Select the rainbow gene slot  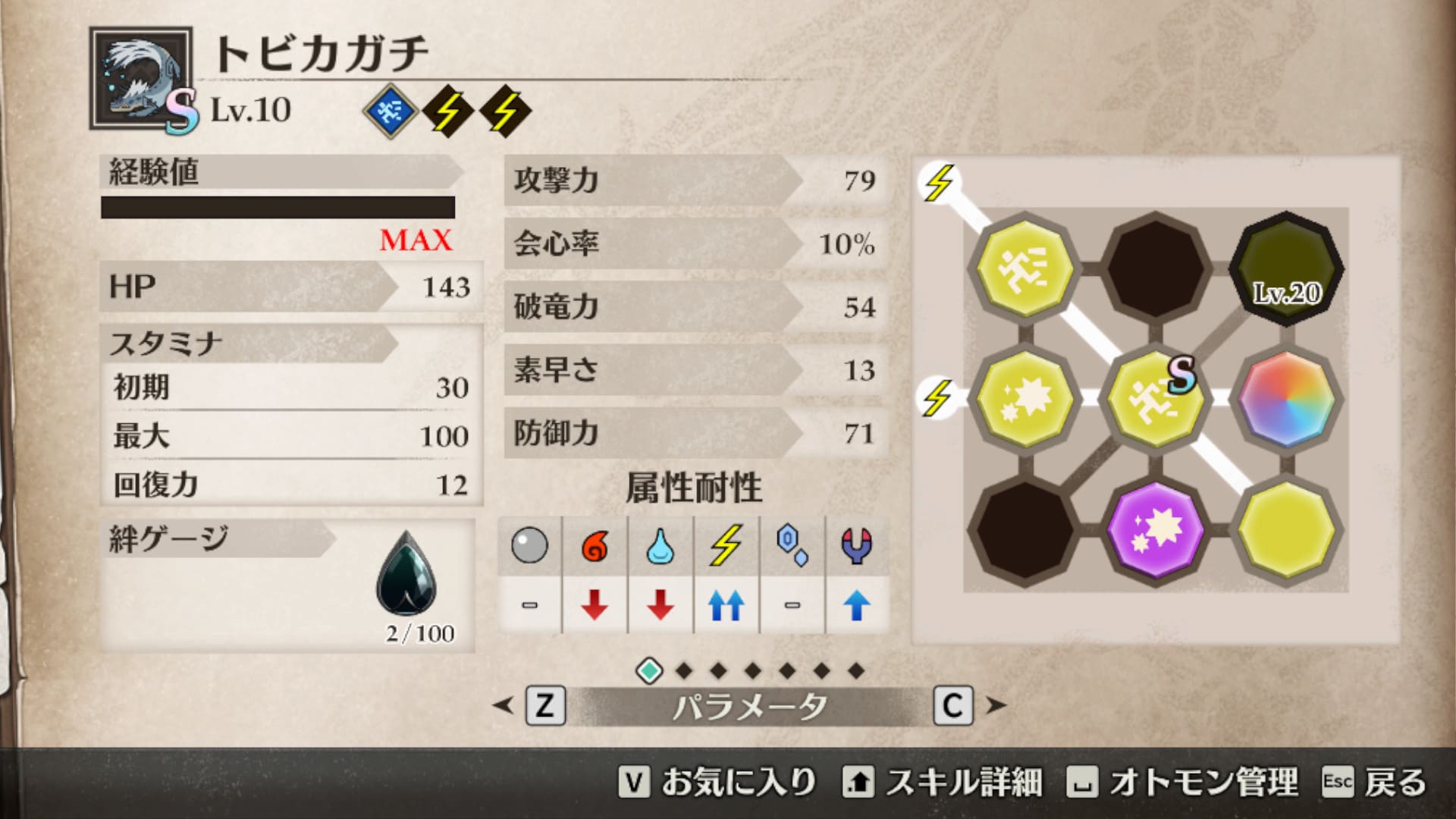click(x=1286, y=399)
